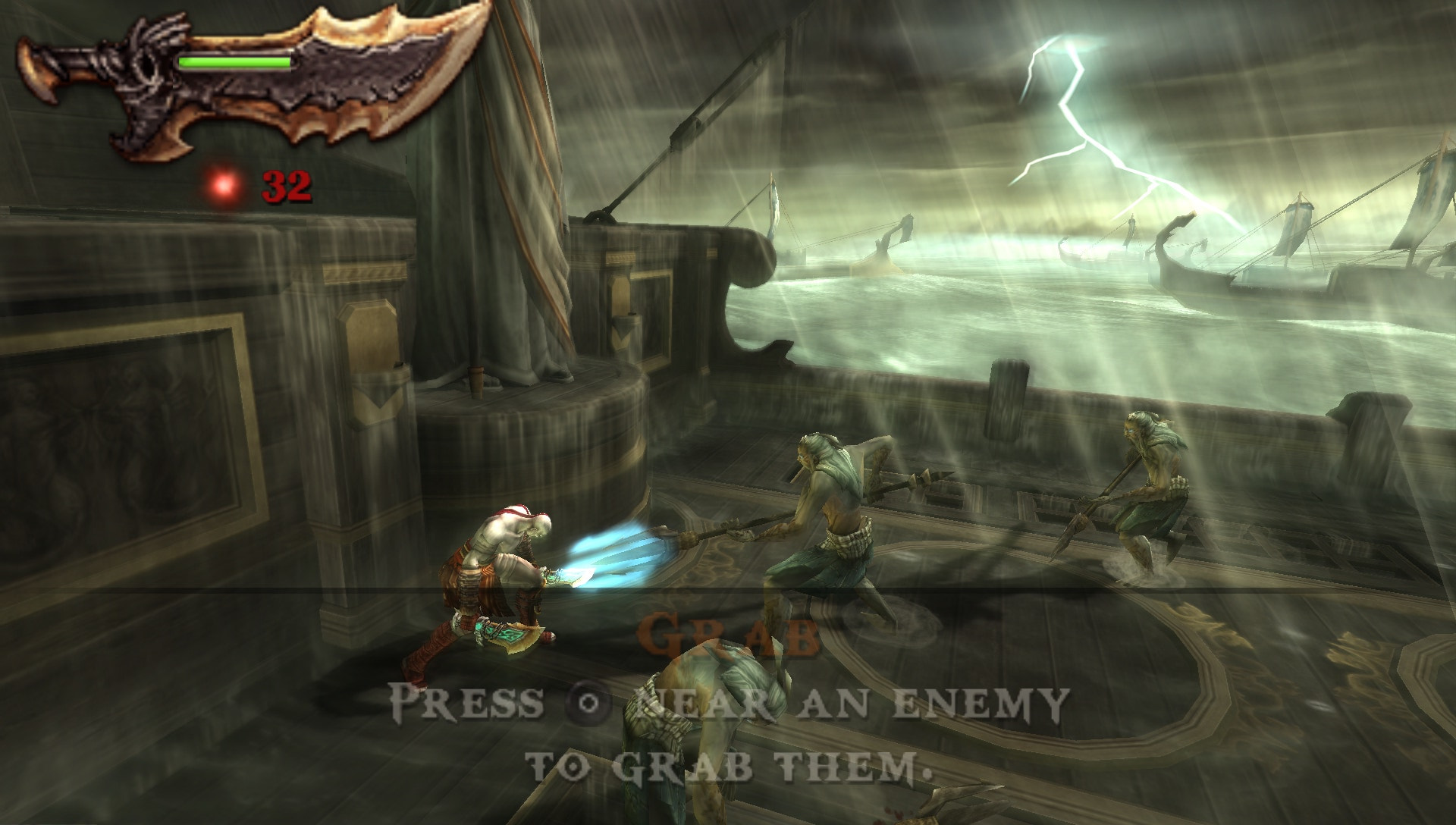Click the Blades of Chaos HUD emblem
The image size is (1456, 825).
250,80
